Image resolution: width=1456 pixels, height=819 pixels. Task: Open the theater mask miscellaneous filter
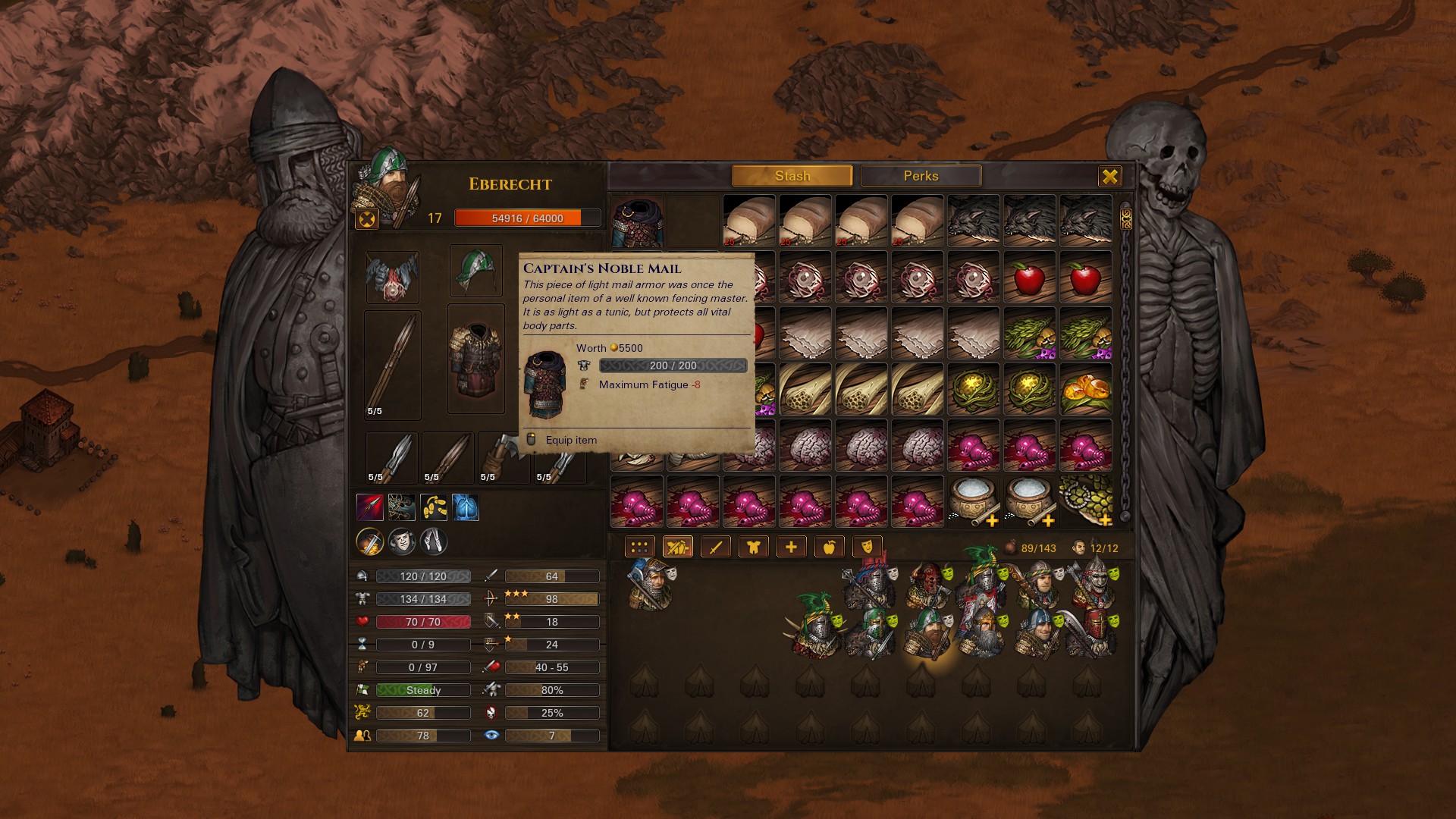coord(865,546)
